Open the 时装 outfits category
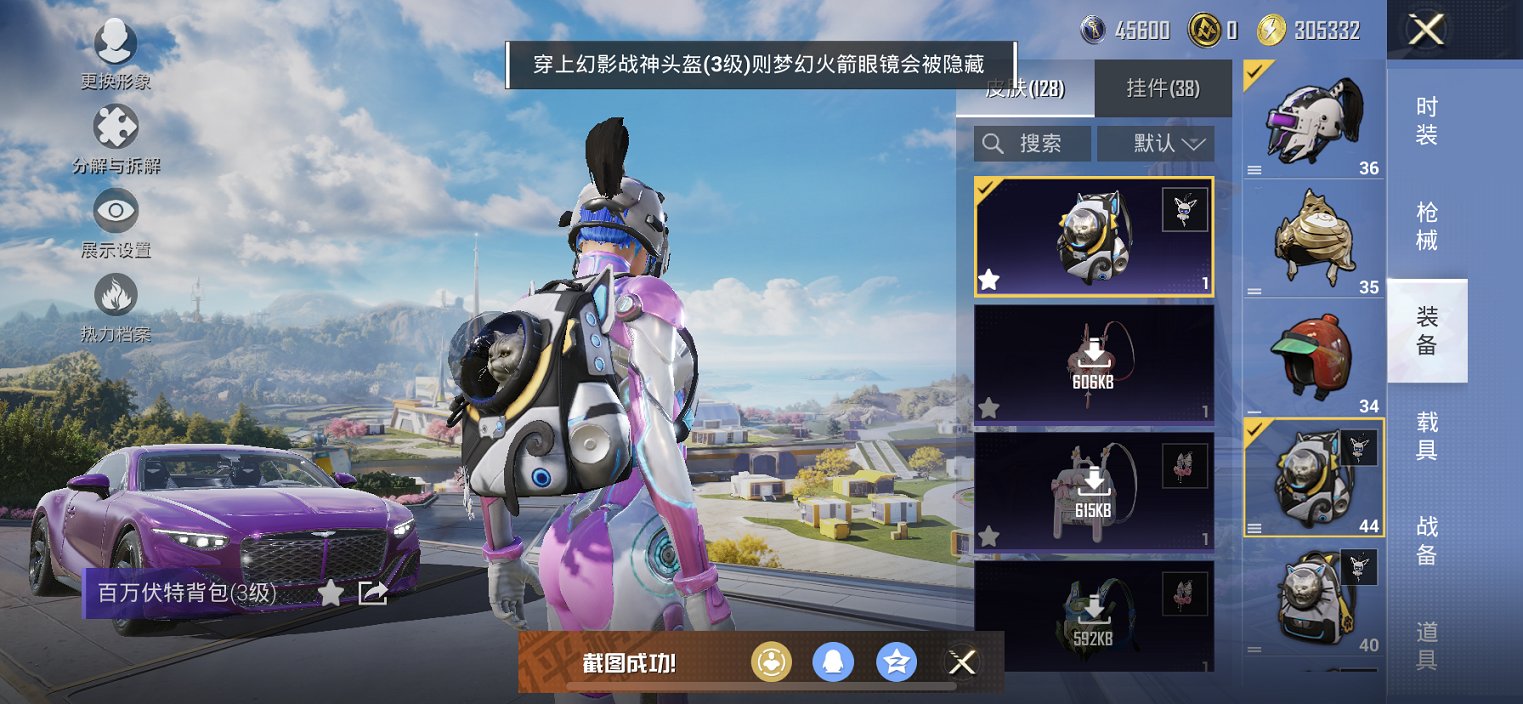The height and width of the screenshot is (704, 1523). click(x=1427, y=121)
